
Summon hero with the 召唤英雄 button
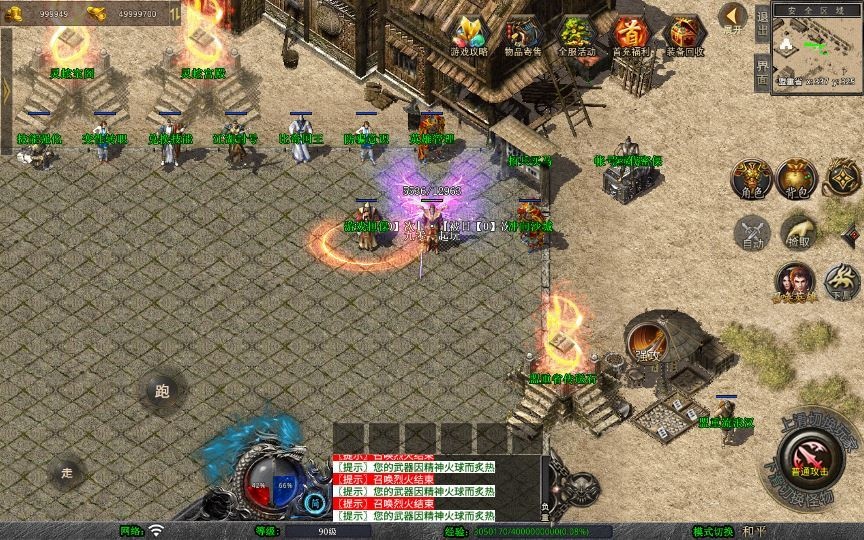[794, 283]
